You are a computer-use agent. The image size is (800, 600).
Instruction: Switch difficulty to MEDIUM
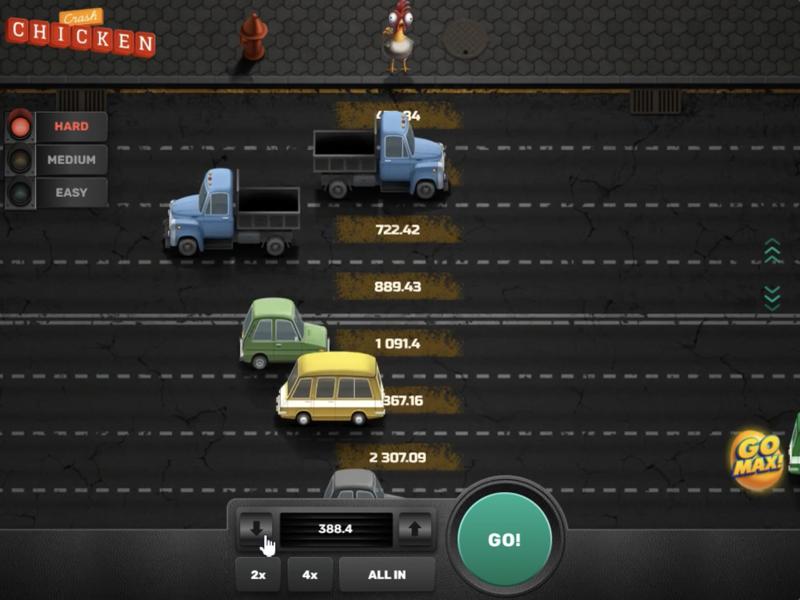click(71, 160)
